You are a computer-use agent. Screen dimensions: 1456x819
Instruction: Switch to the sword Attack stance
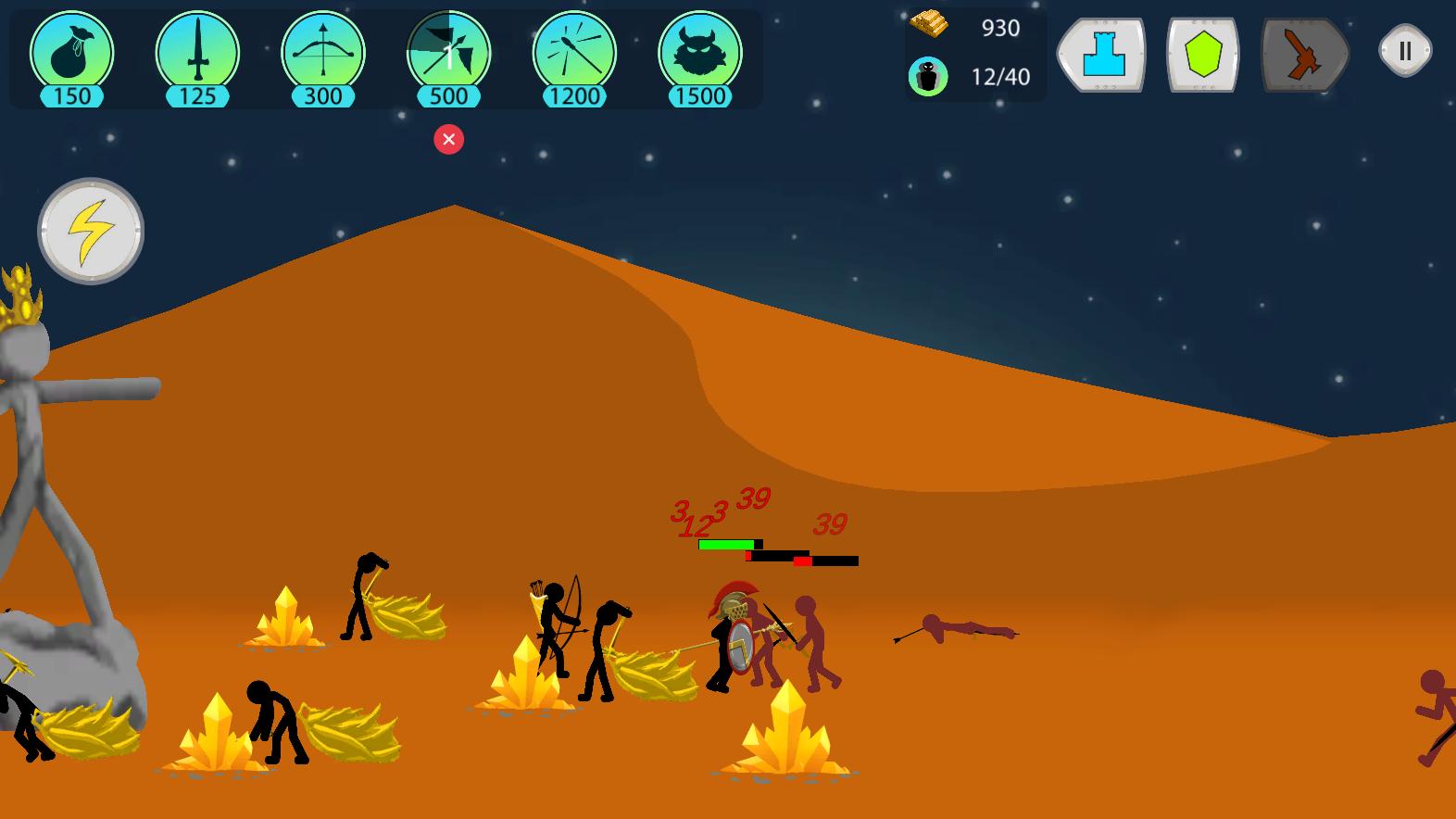point(1304,54)
